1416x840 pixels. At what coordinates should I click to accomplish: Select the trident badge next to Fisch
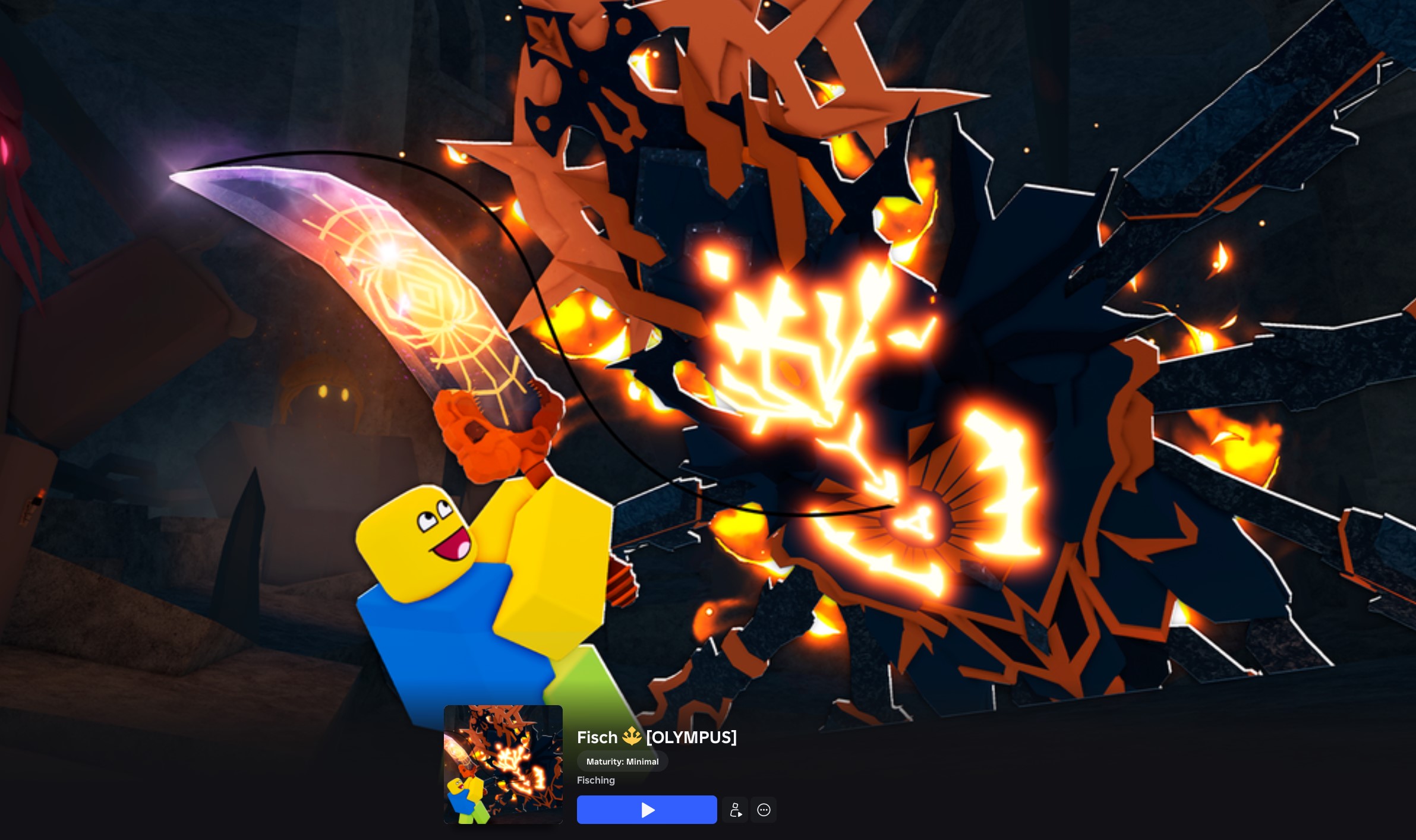coord(631,737)
